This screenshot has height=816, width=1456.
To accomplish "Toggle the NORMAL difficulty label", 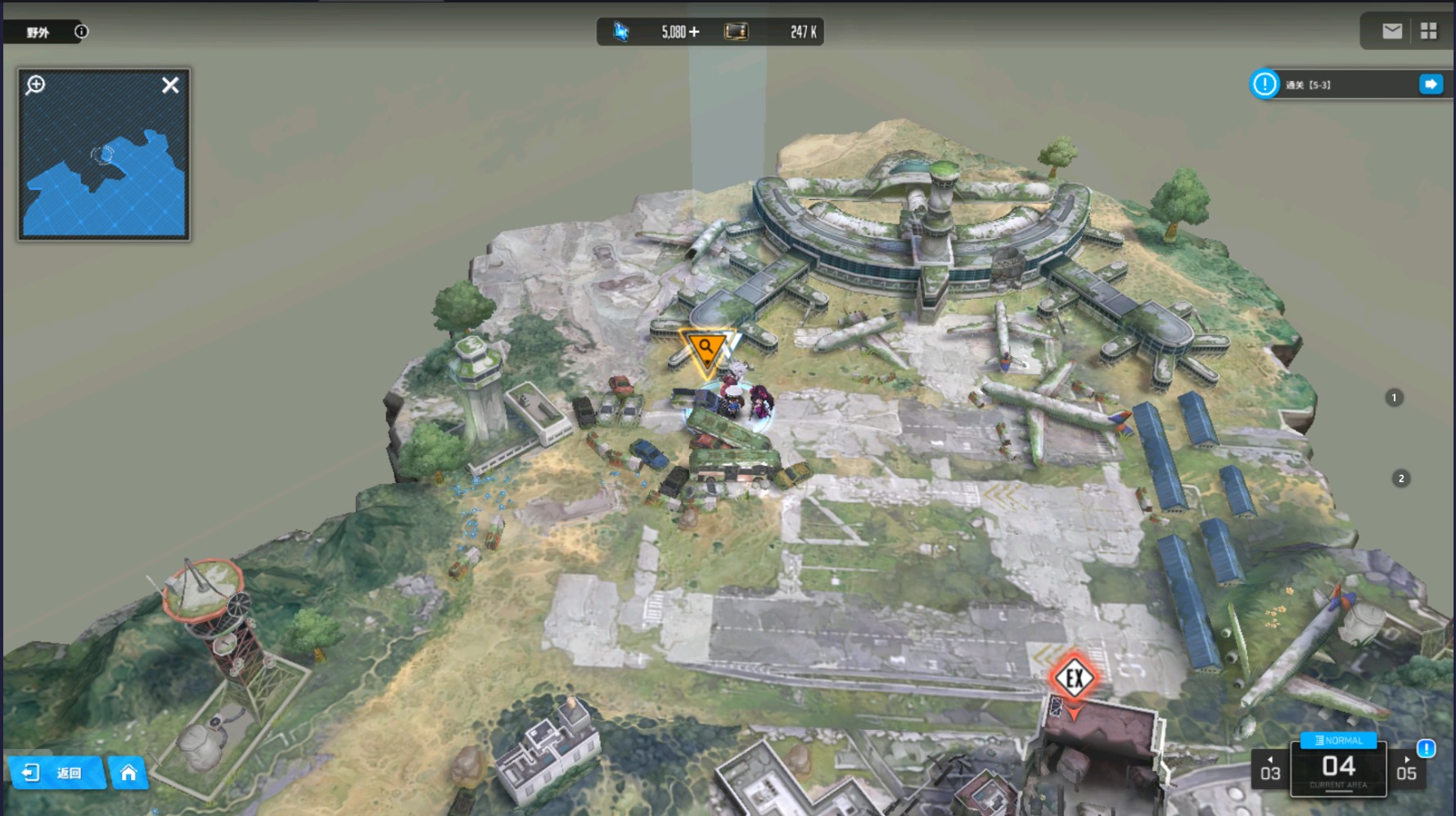I will [x=1339, y=741].
